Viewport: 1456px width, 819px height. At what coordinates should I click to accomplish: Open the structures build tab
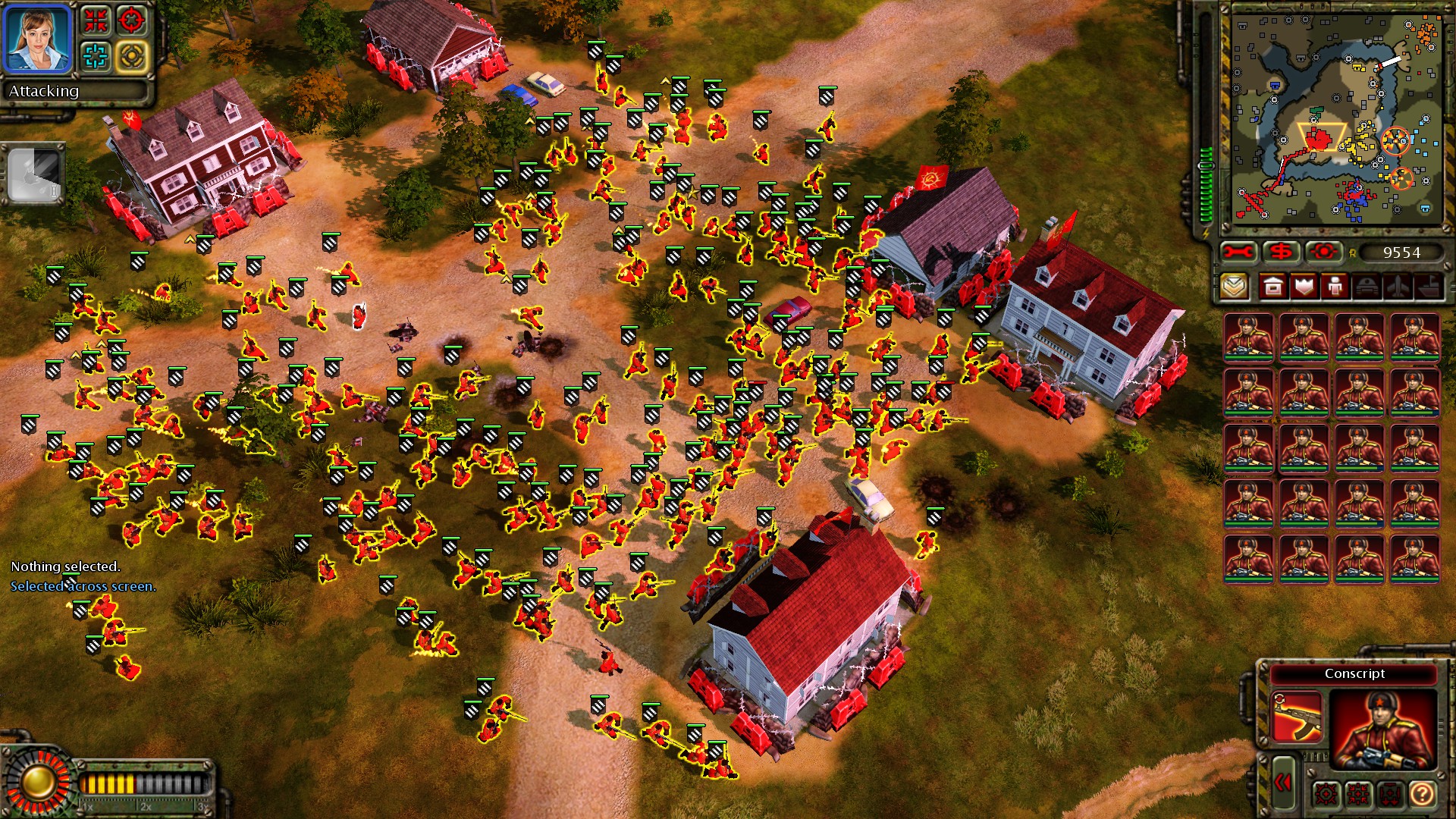click(x=1272, y=286)
